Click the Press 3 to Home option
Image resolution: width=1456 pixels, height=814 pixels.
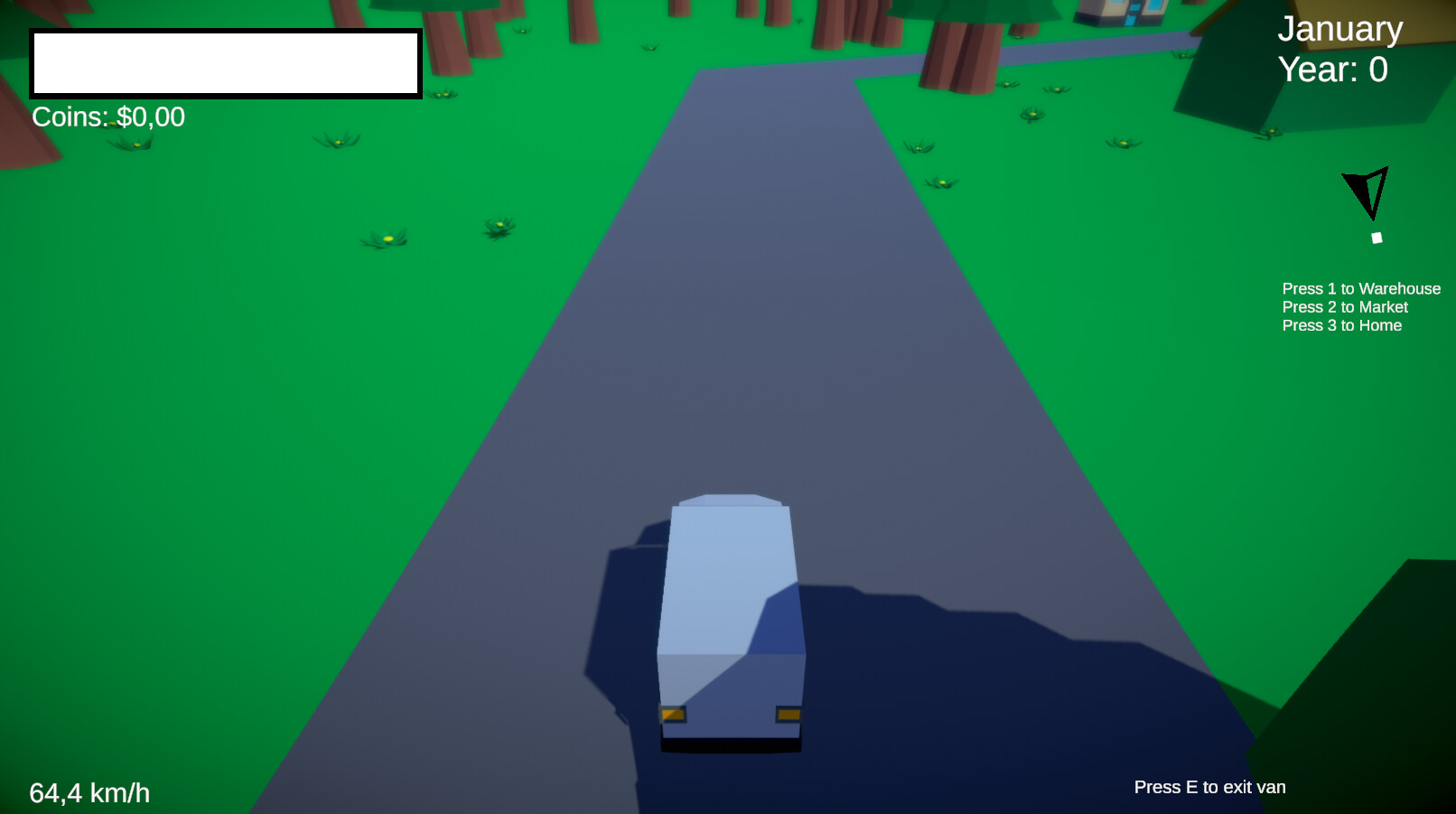tap(1341, 325)
